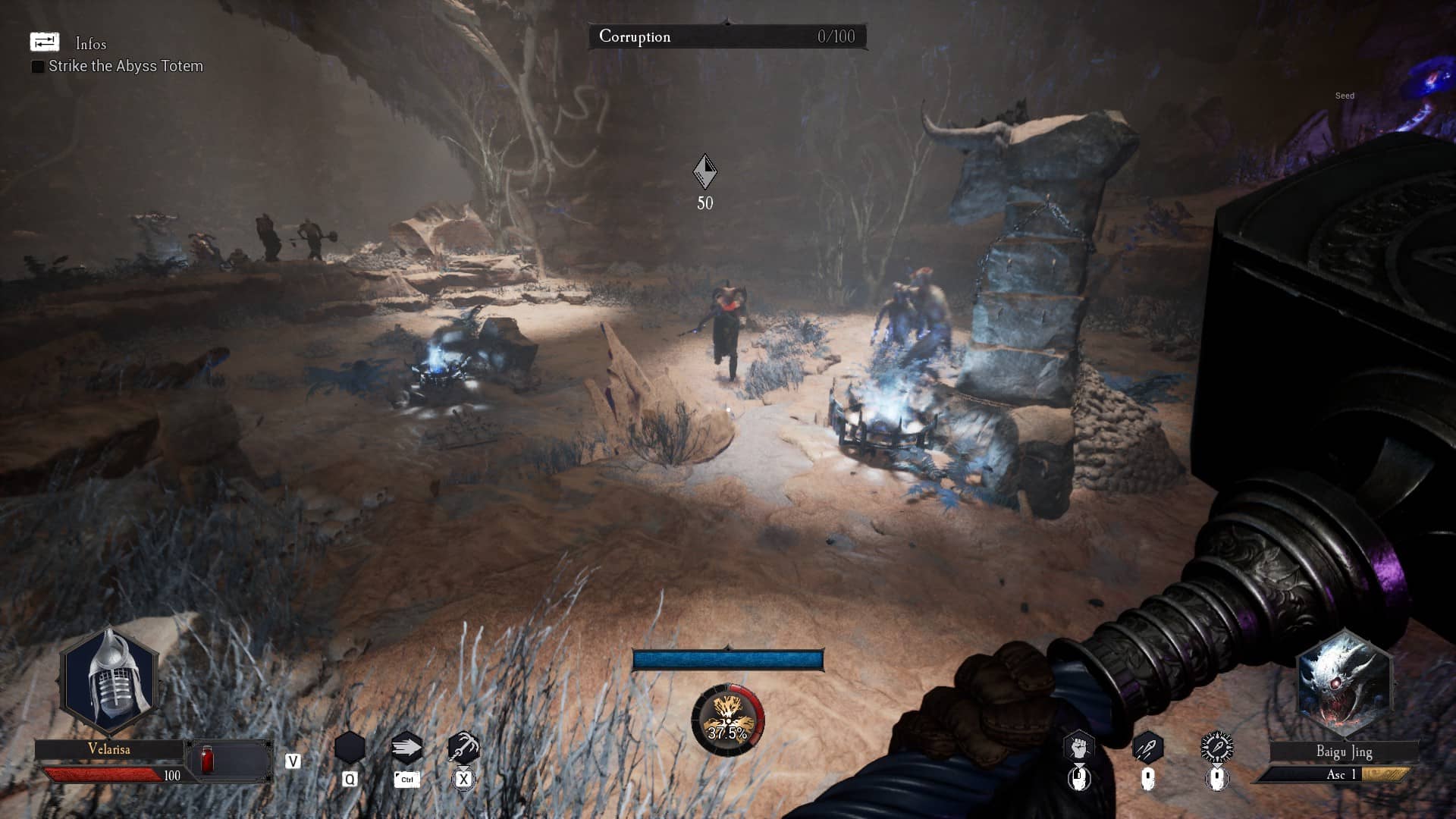The image size is (1456, 819).
Task: Trigger the fist attack ability icon
Action: [1078, 748]
